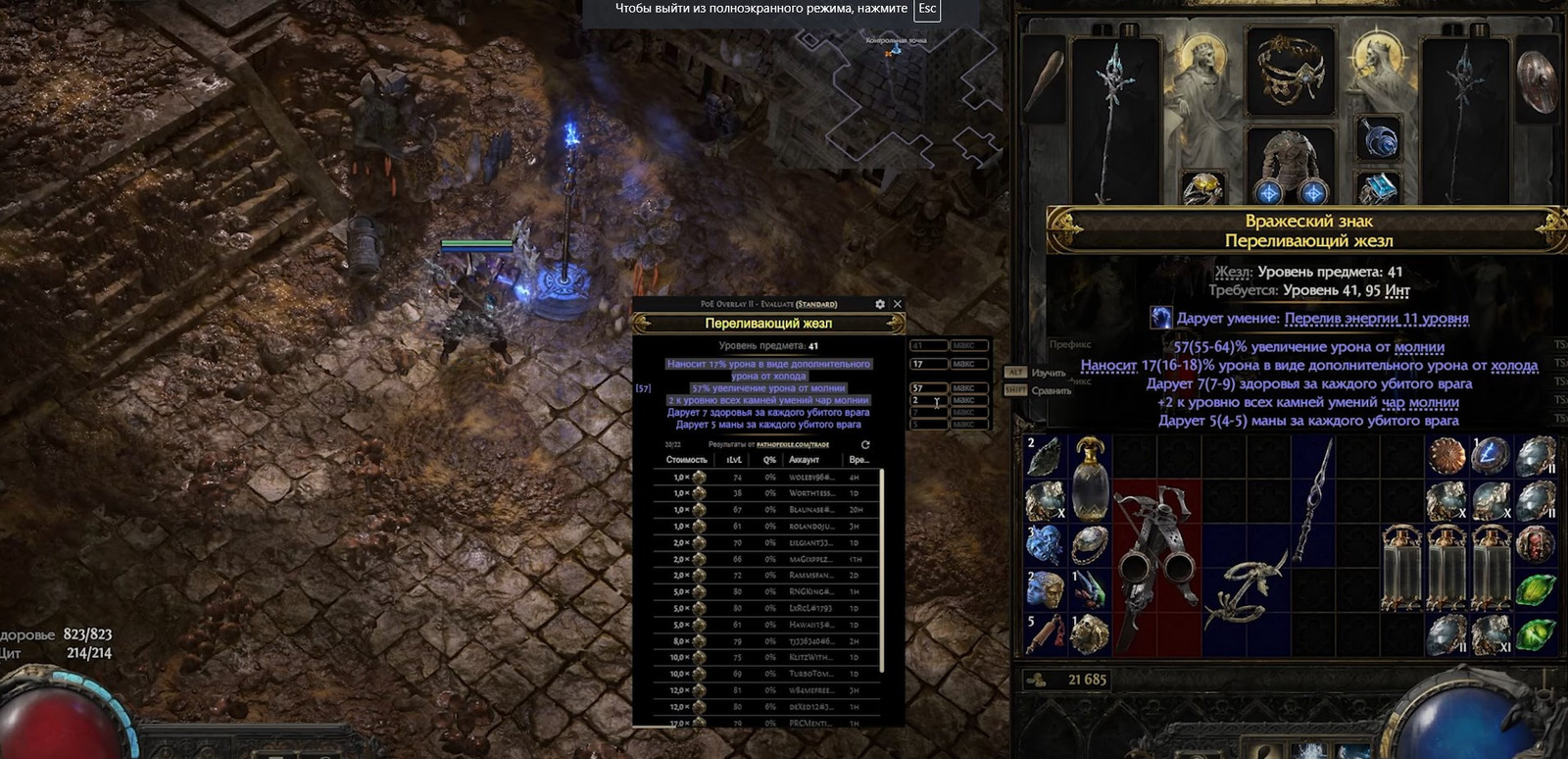
Task: Select the blue amulet equipment slot
Action: point(1380,138)
